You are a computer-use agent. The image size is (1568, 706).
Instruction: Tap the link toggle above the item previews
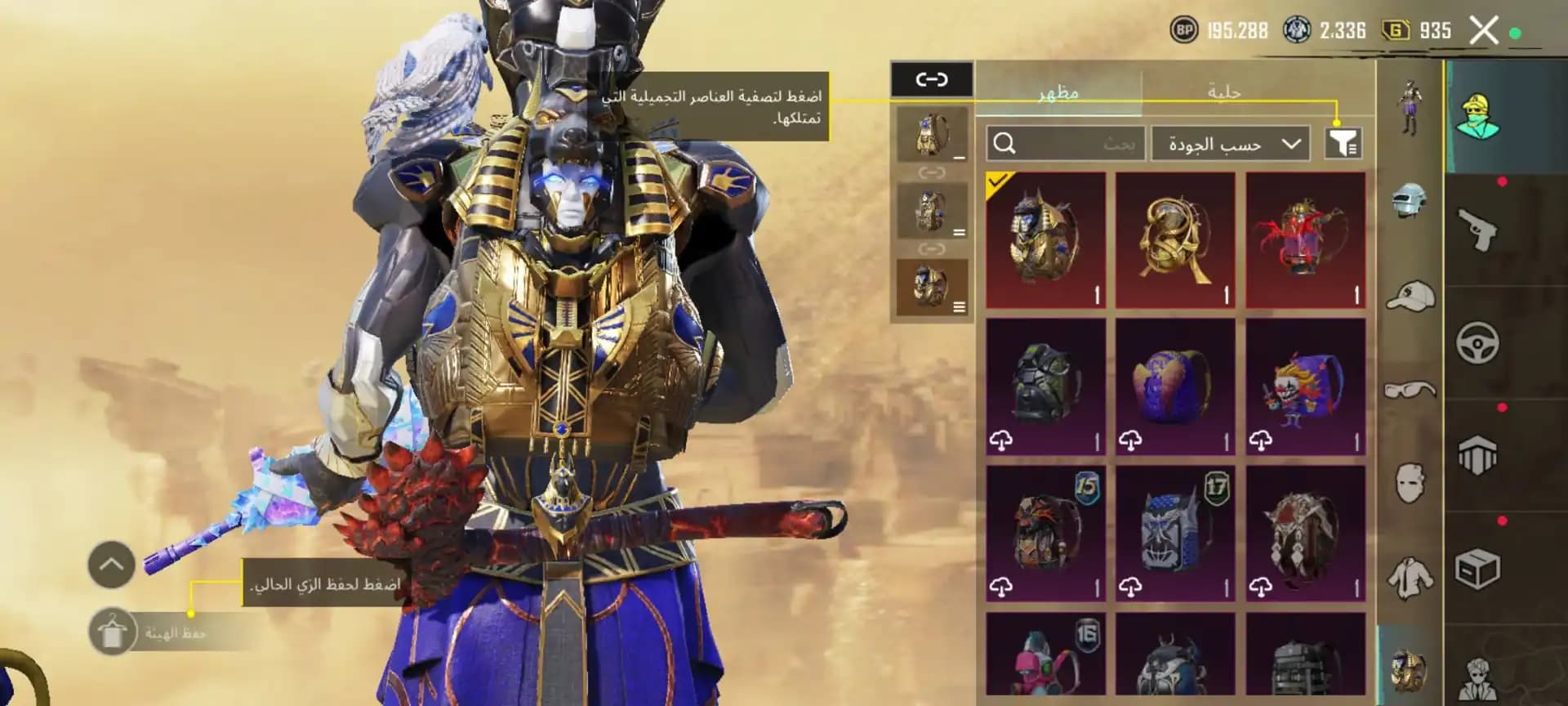[931, 78]
